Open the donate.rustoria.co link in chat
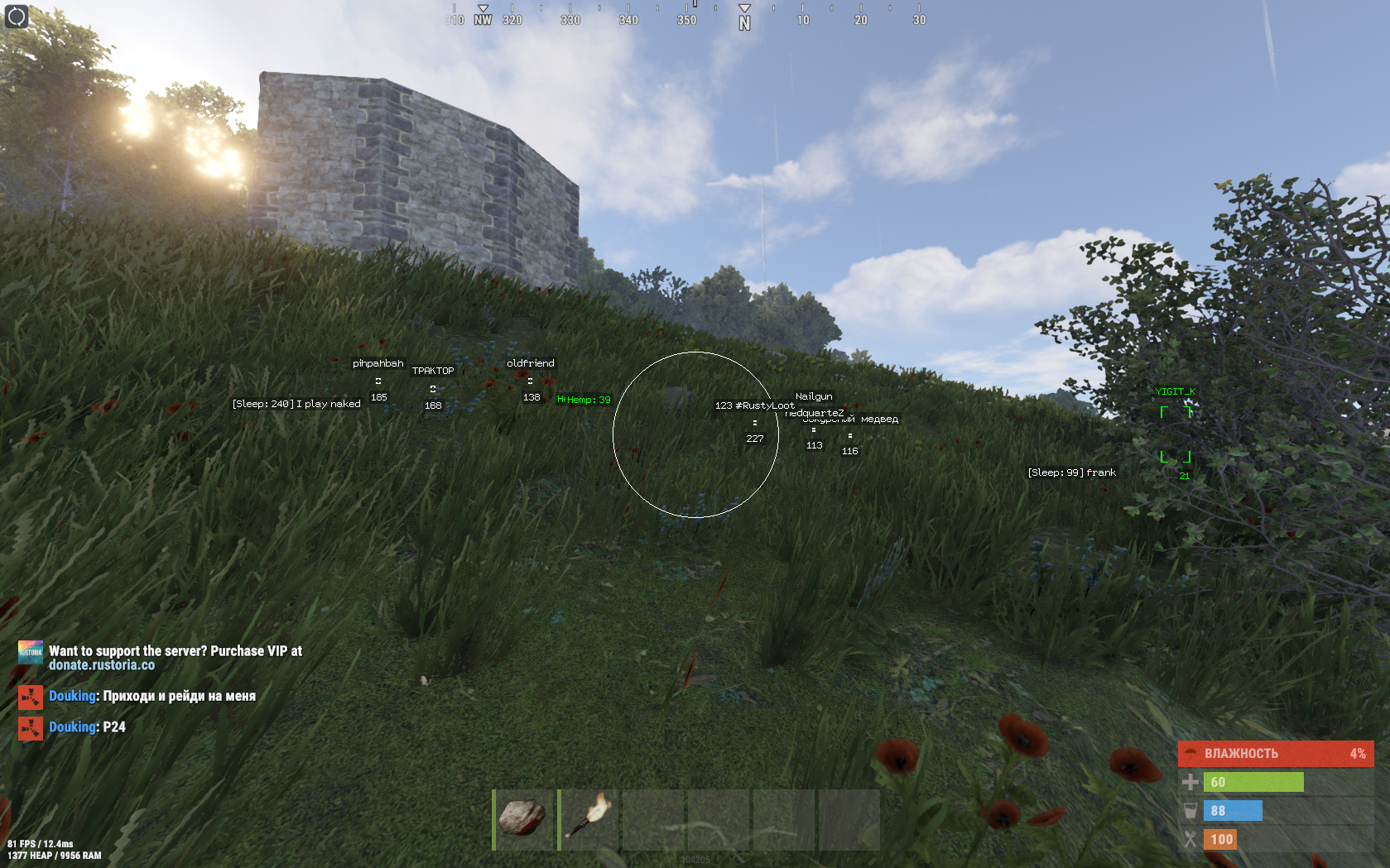 pos(102,665)
